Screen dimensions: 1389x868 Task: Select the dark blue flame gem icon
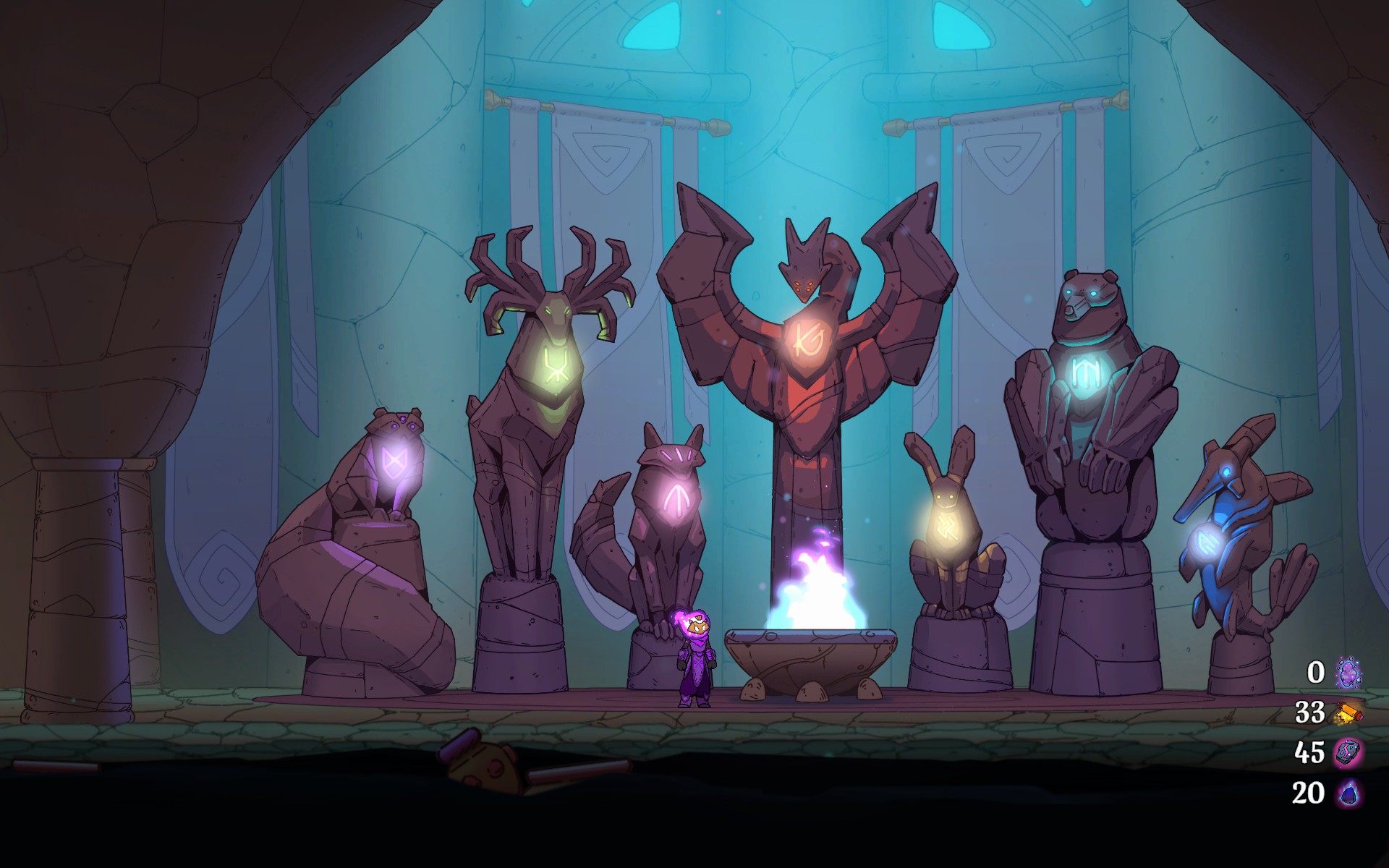[x=1348, y=793]
